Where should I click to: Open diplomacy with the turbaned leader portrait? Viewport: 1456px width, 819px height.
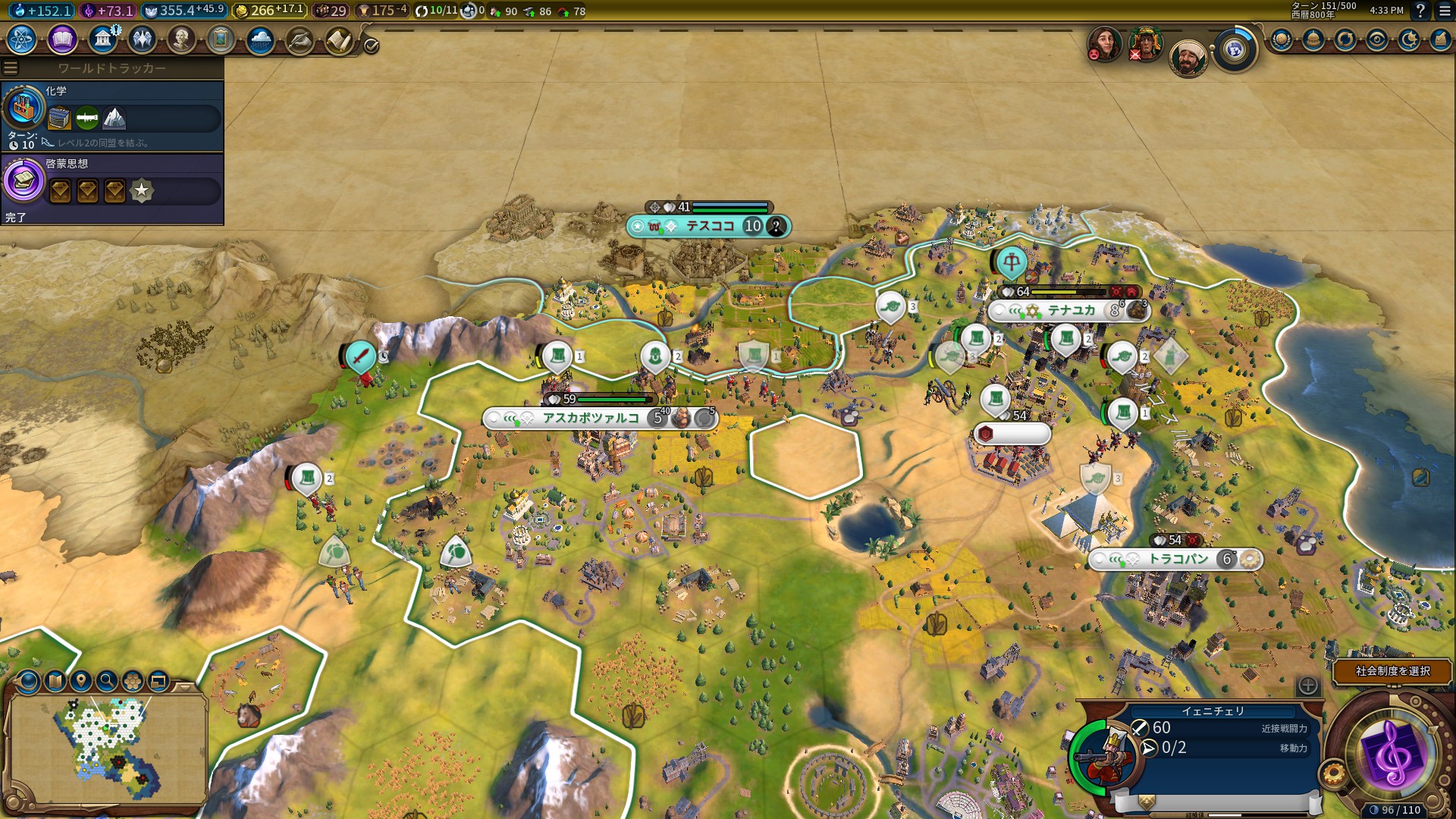pos(1187,58)
